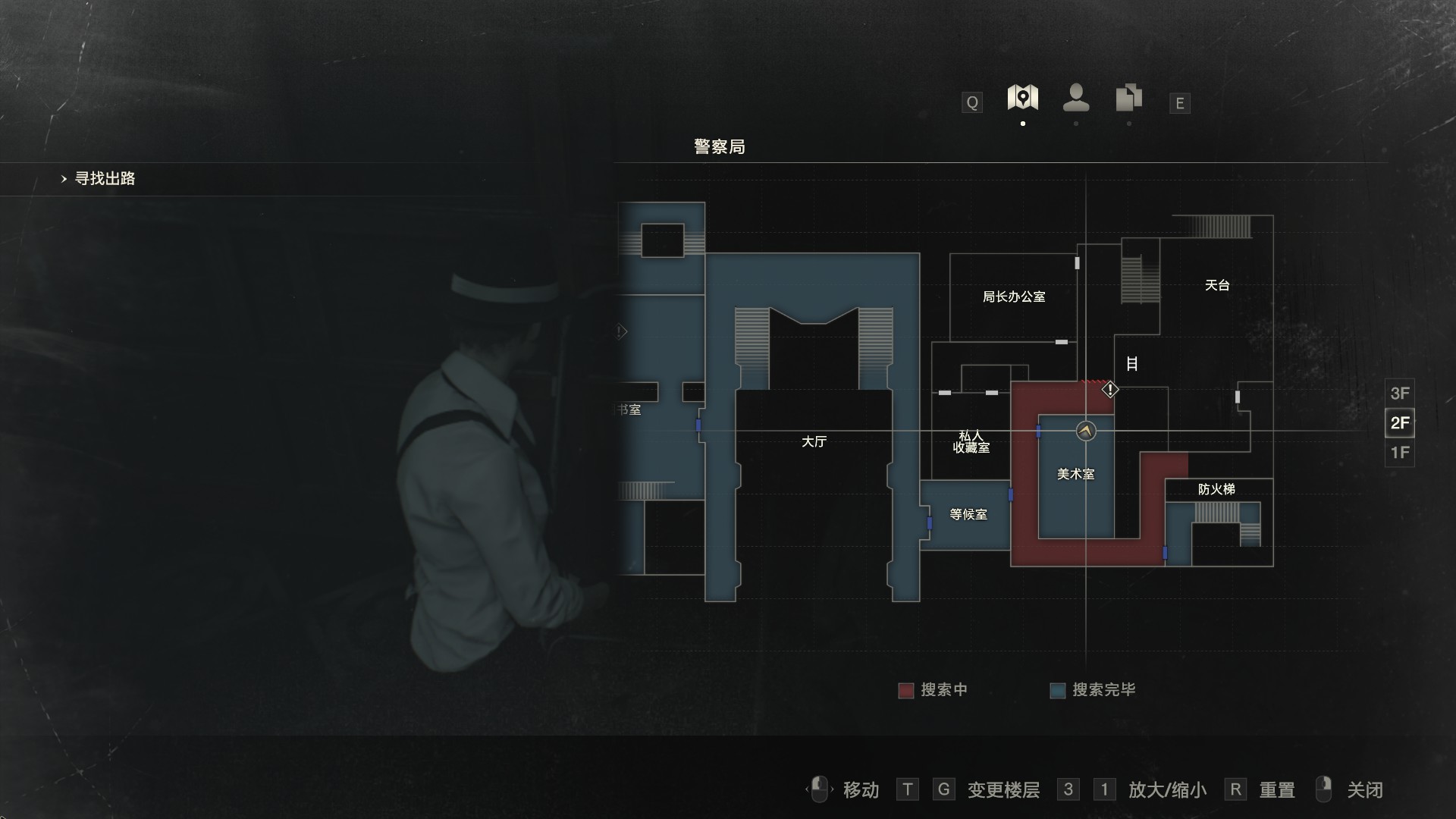The height and width of the screenshot is (819, 1456).
Task: Open the character silhouette tab
Action: pyautogui.click(x=1076, y=98)
